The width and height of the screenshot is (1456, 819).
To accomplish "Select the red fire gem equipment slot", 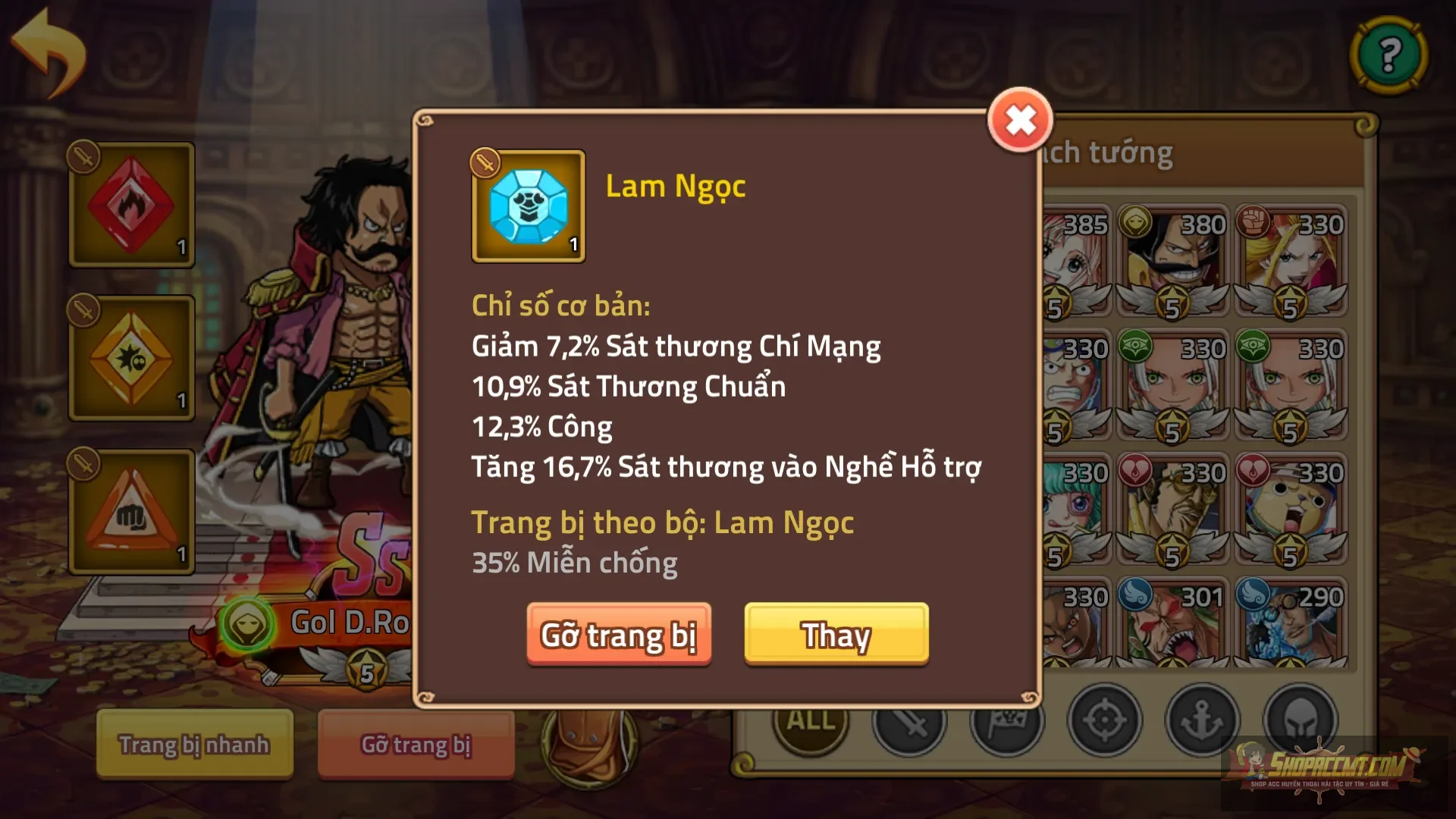I will 130,205.
